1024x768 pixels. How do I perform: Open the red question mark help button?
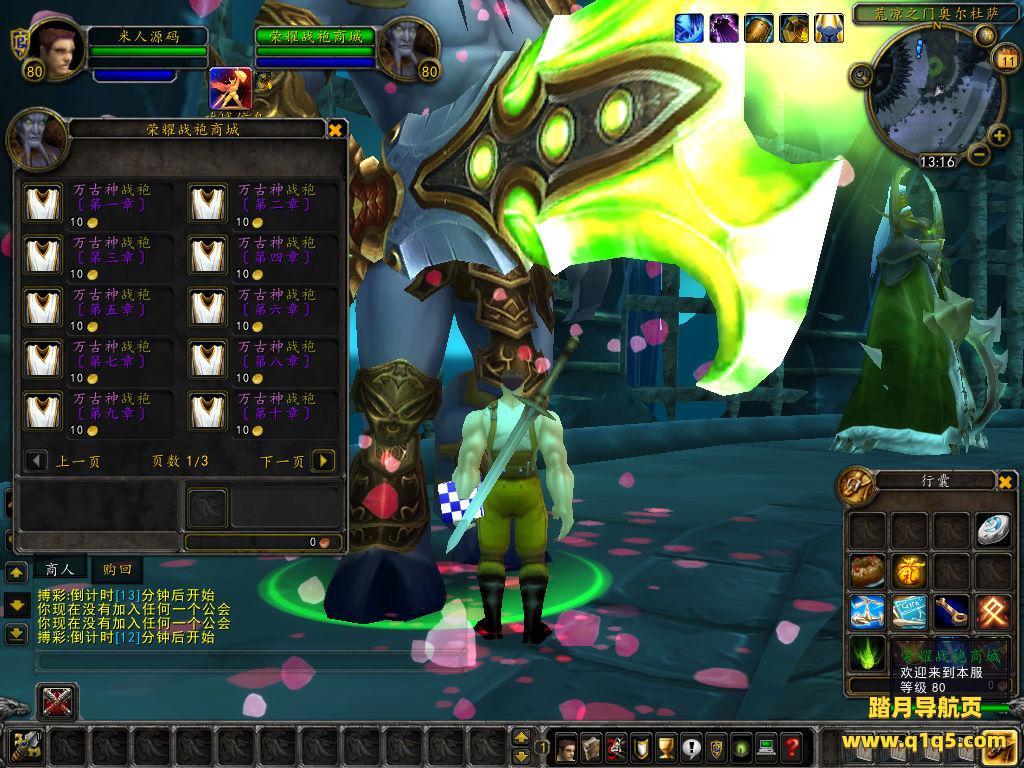(791, 746)
